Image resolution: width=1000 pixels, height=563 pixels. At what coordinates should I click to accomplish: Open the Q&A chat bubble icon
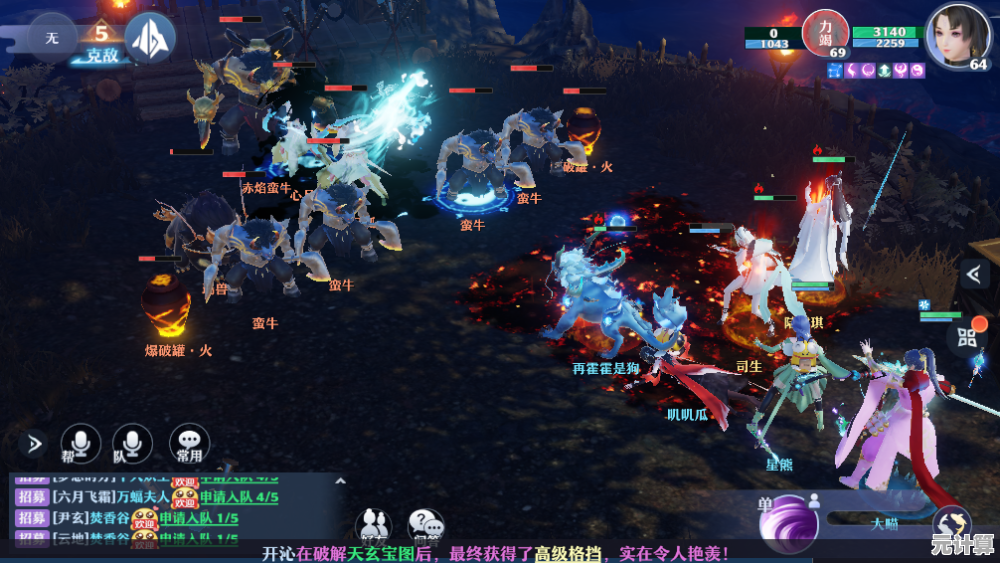(426, 524)
